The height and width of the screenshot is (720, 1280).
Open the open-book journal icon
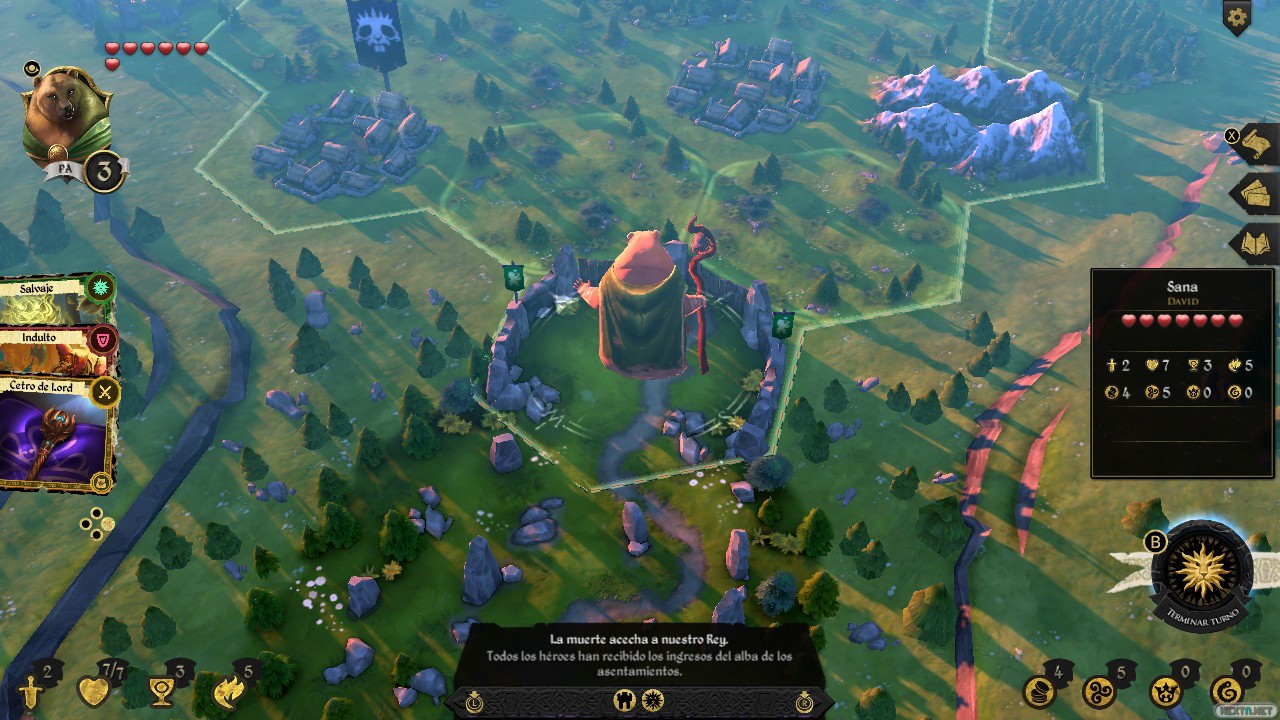tap(1257, 243)
